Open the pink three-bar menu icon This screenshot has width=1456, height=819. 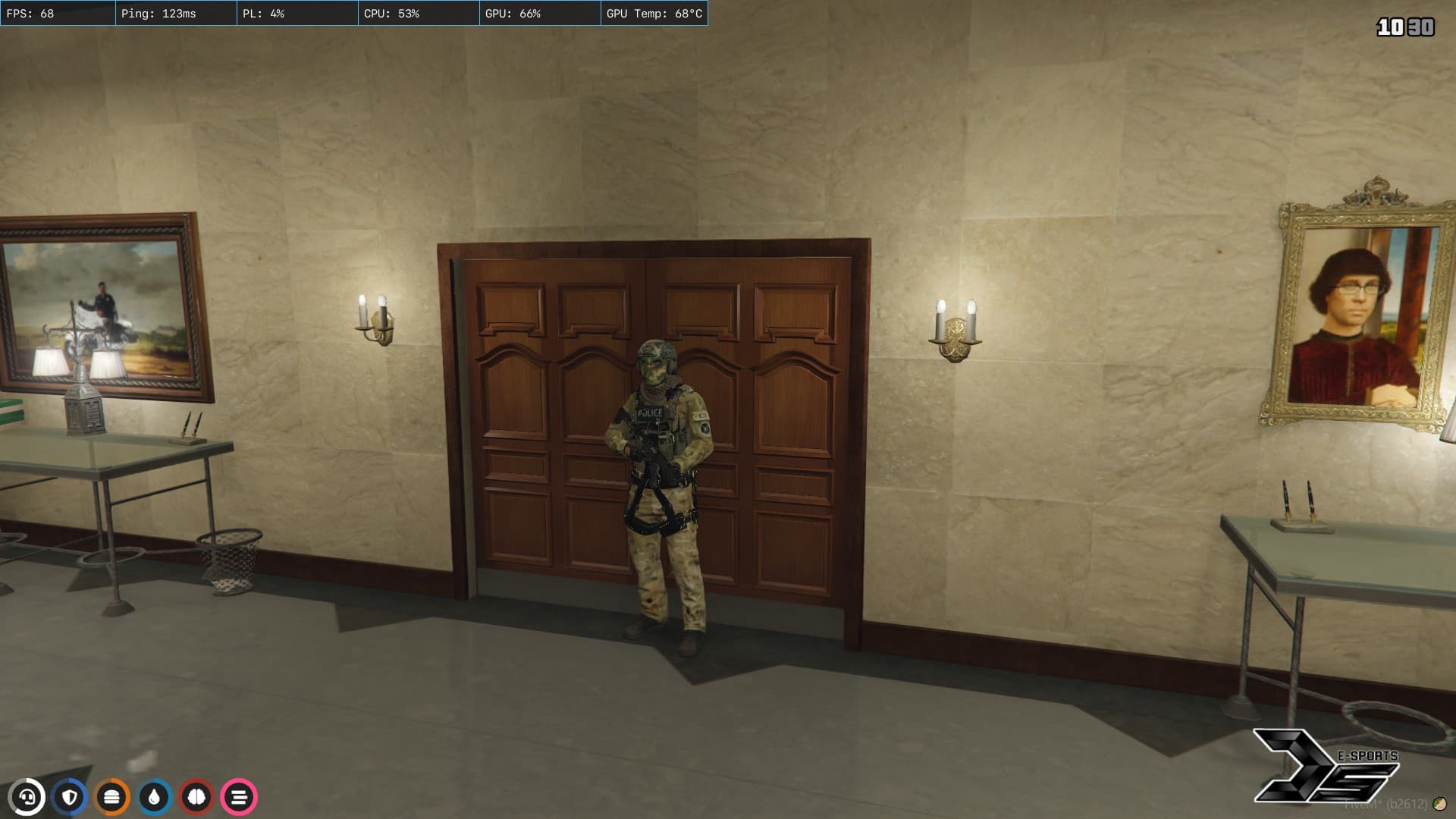point(239,797)
